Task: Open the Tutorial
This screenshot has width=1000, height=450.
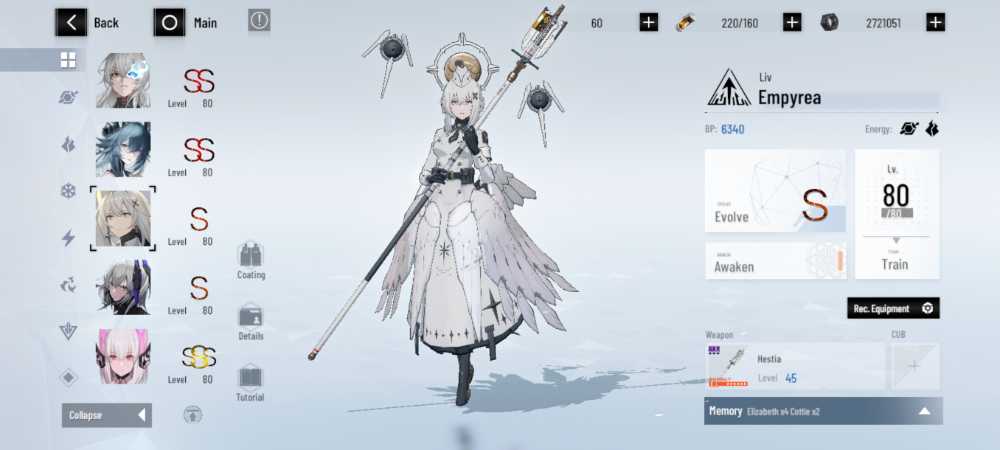Action: (x=250, y=382)
